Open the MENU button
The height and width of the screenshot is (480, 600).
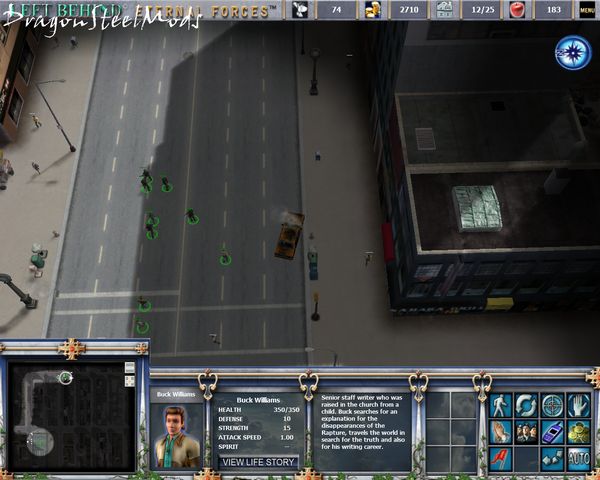(x=588, y=10)
